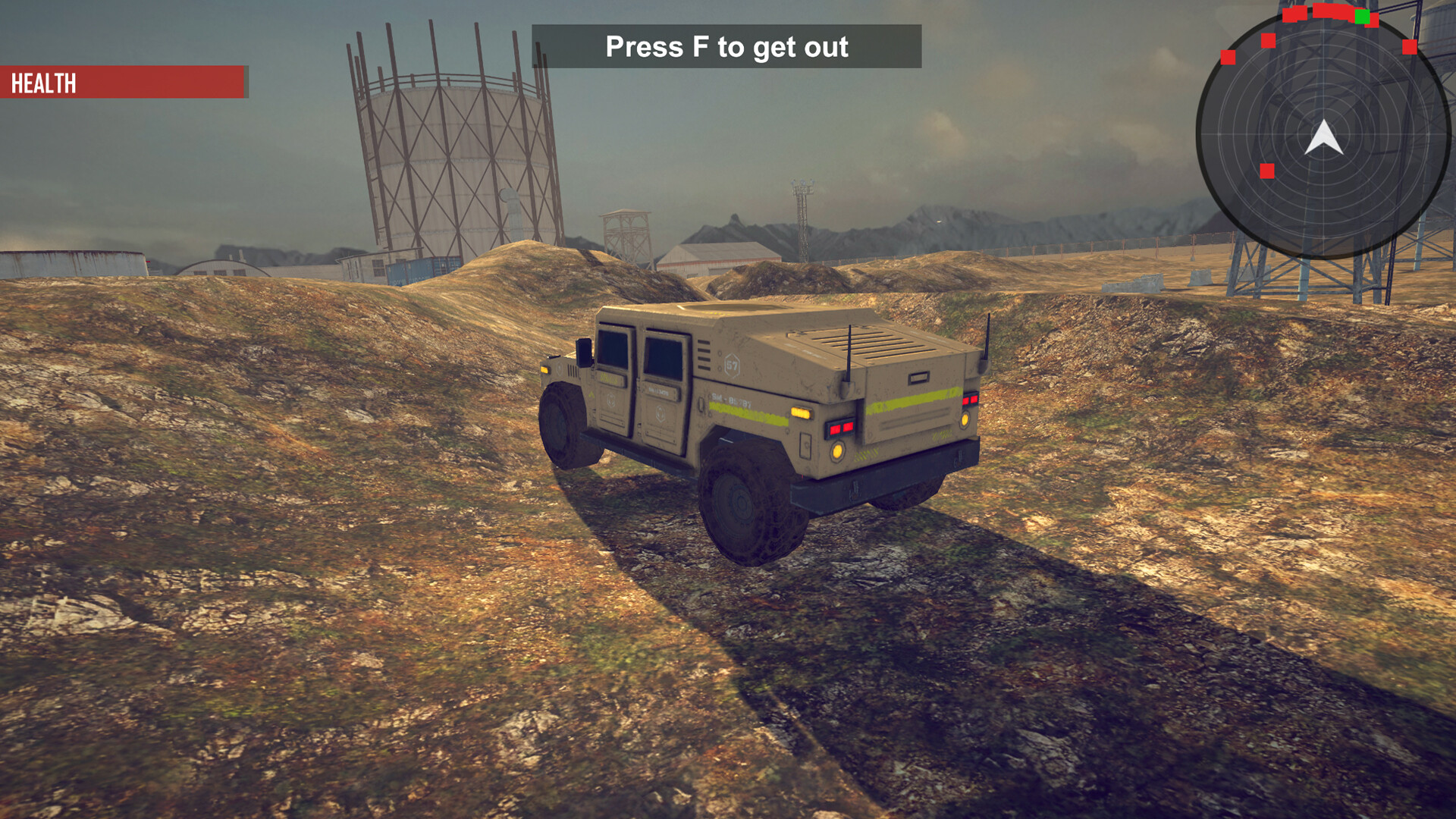Click the HEALTH label text

coord(42,83)
